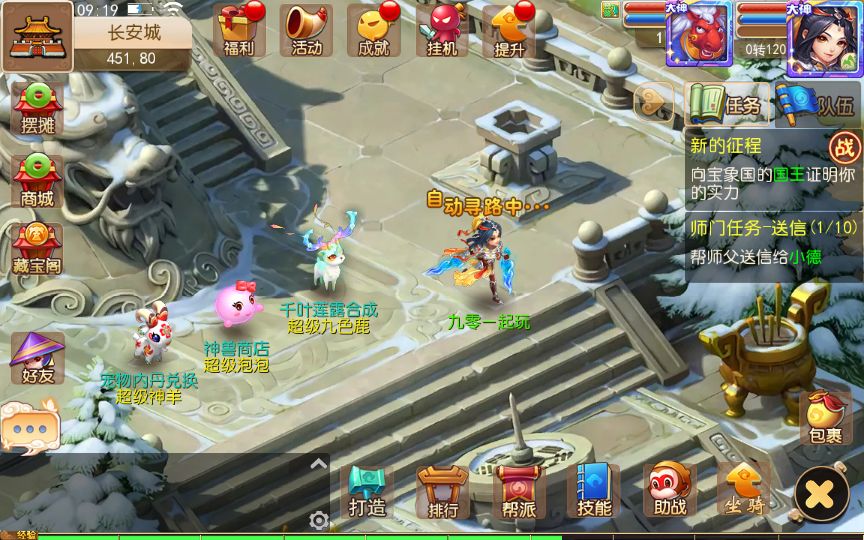The height and width of the screenshot is (540, 864).
Task: Open the 福利 welfare gift menu
Action: tap(239, 30)
